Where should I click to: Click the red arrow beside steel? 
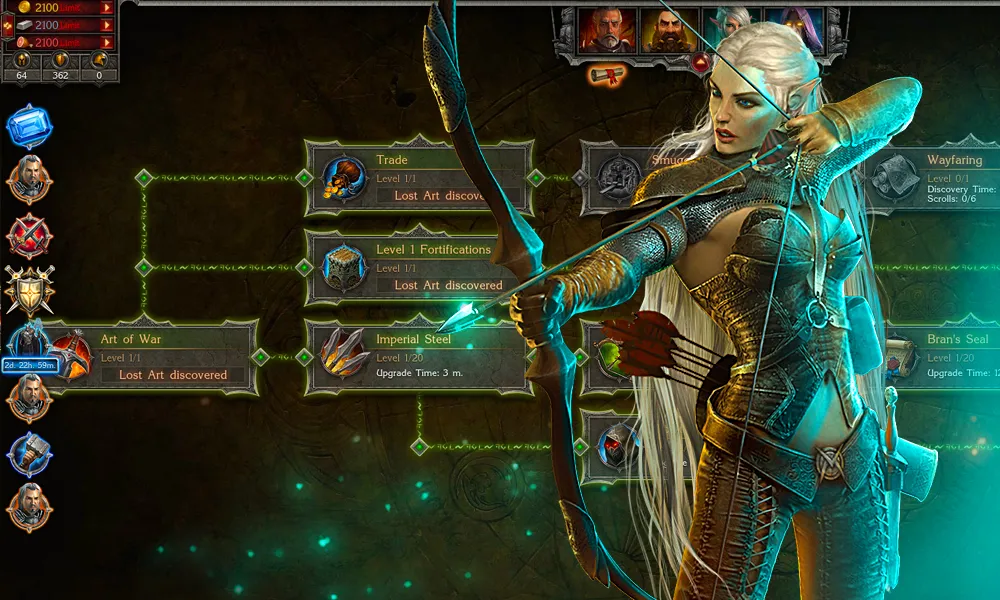[106, 25]
